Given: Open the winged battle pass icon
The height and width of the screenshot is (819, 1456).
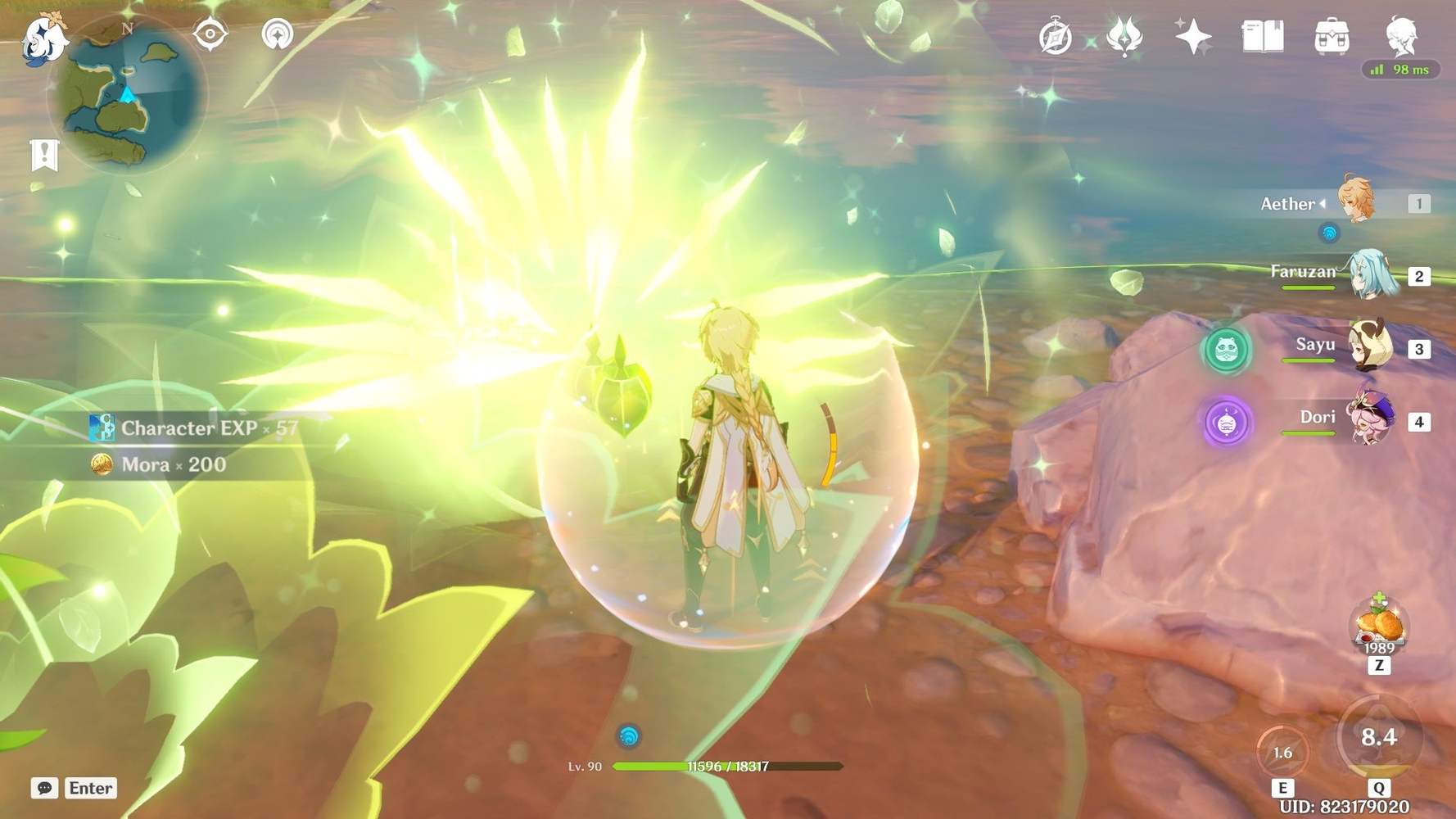Looking at the screenshot, I should 1126,37.
